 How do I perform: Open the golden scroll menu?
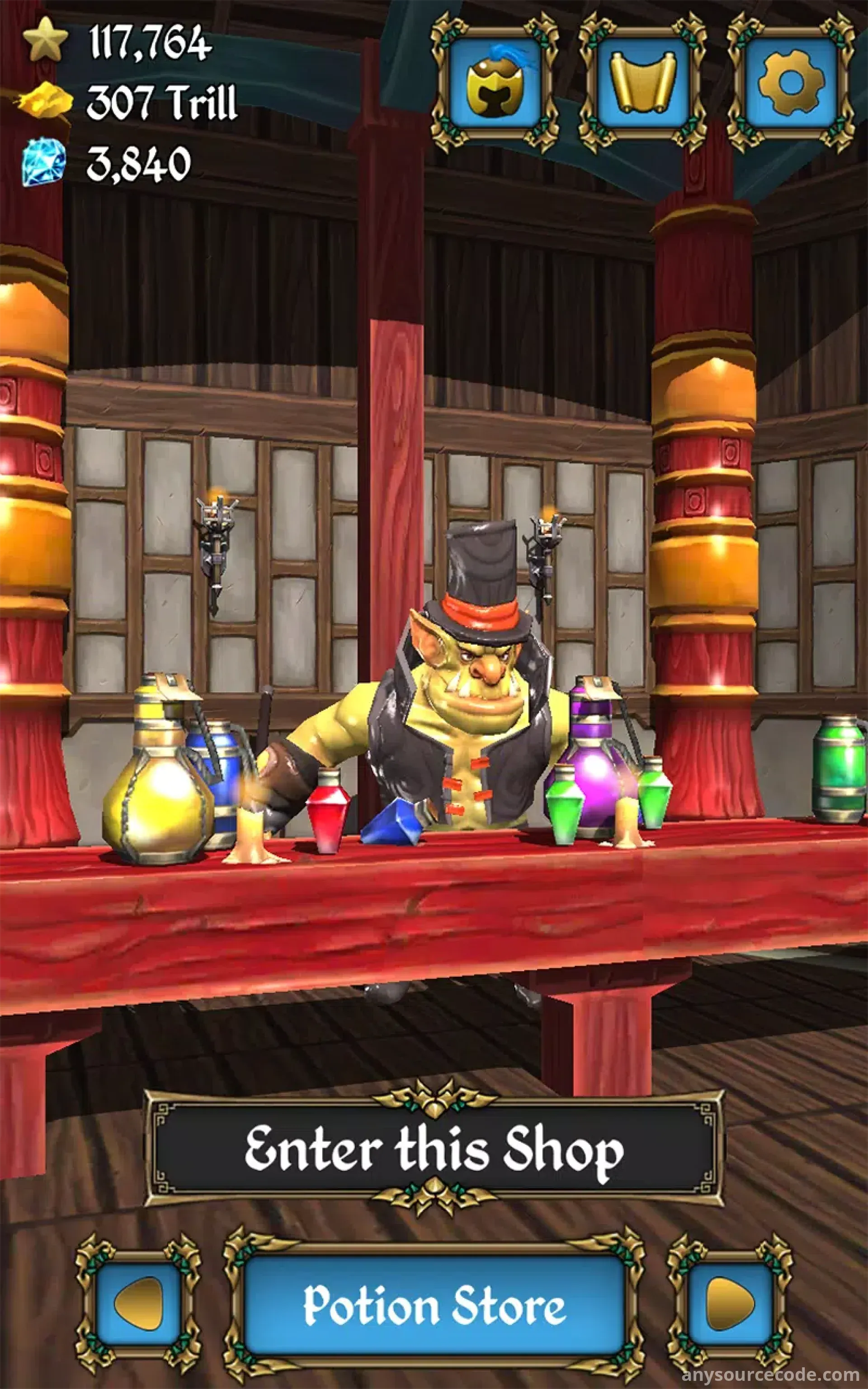642,84
